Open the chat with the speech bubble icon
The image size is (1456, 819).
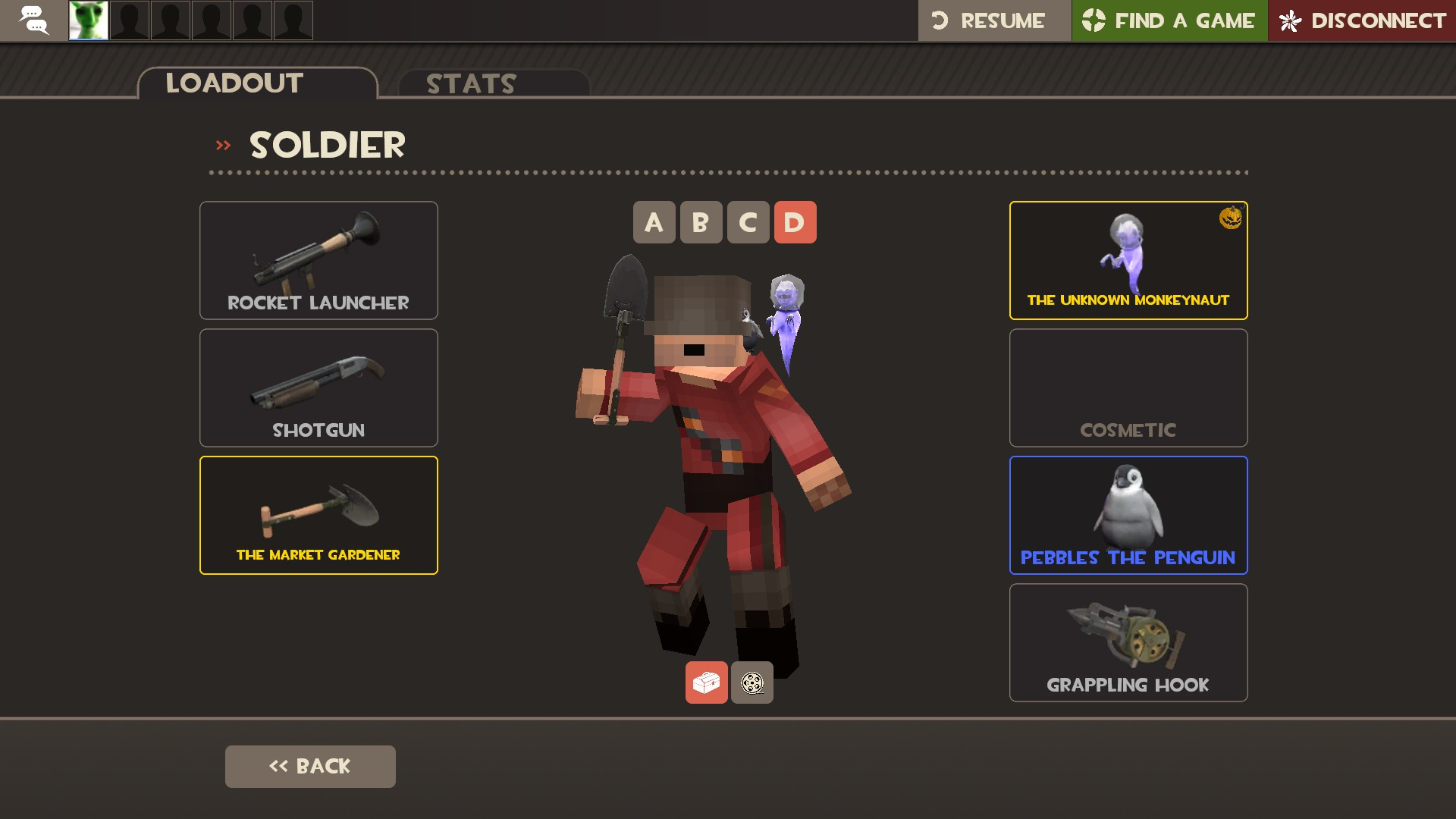click(33, 20)
